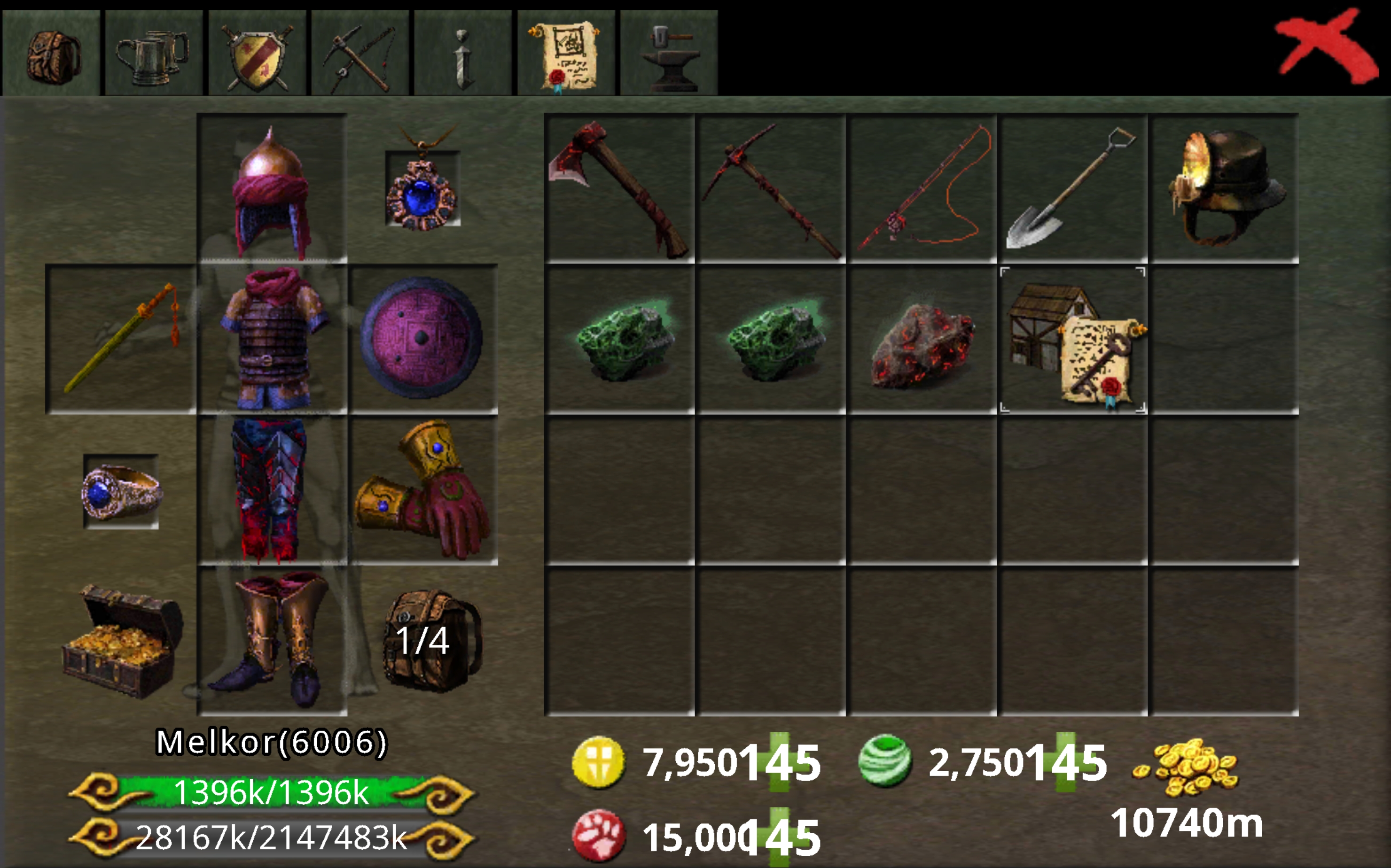
Task: Close the inventory with the red X
Action: 1326,47
